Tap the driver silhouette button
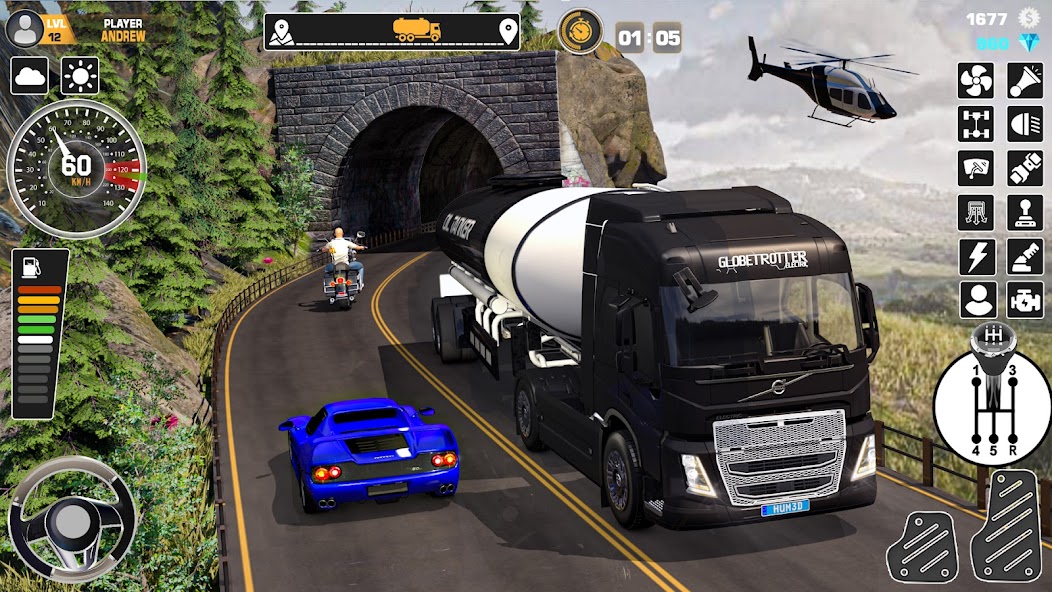 click(x=976, y=300)
